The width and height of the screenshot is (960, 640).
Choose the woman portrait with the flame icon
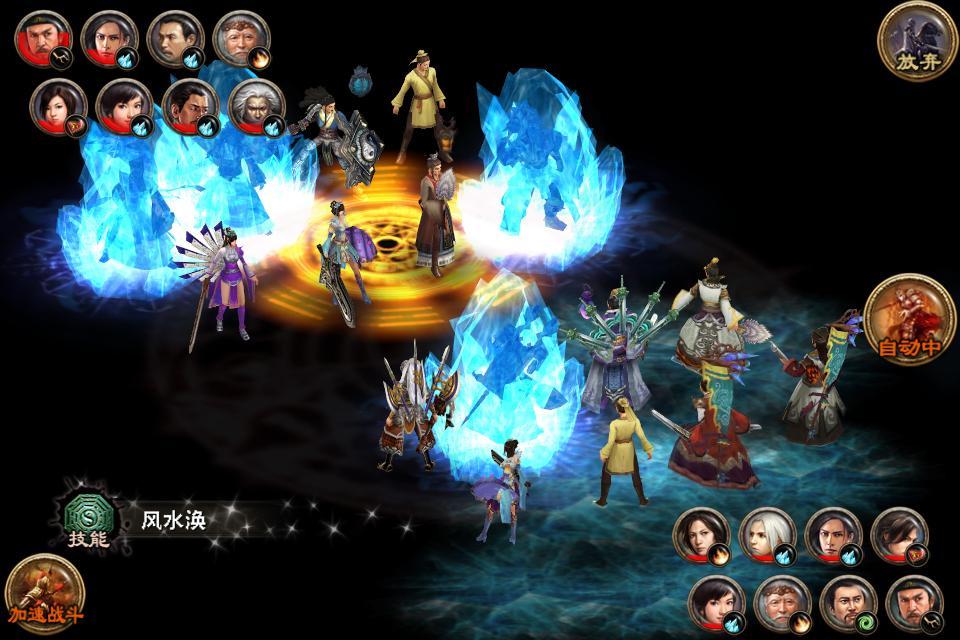click(700, 537)
